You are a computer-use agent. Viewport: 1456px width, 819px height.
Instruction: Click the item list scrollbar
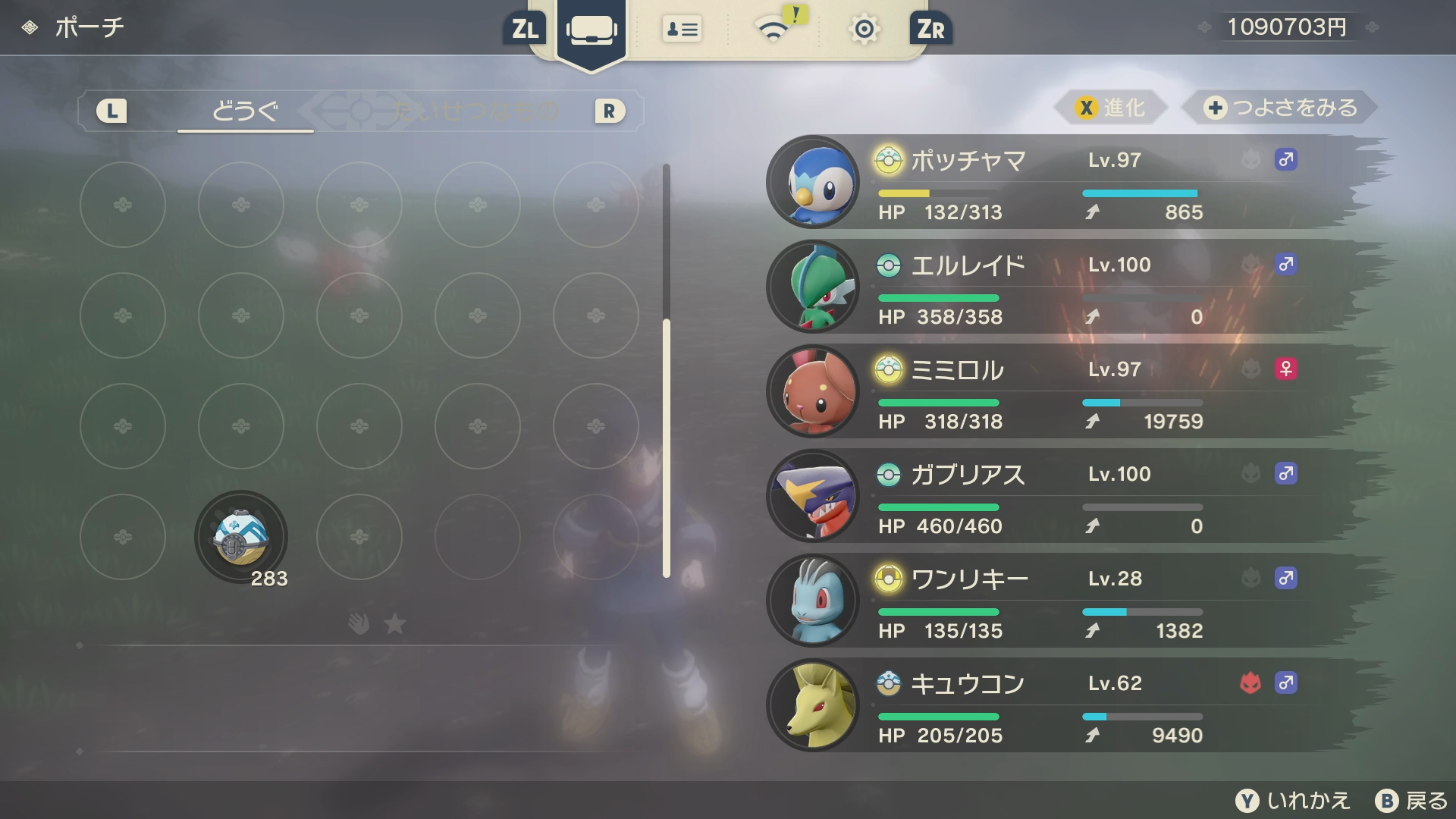tap(667, 447)
